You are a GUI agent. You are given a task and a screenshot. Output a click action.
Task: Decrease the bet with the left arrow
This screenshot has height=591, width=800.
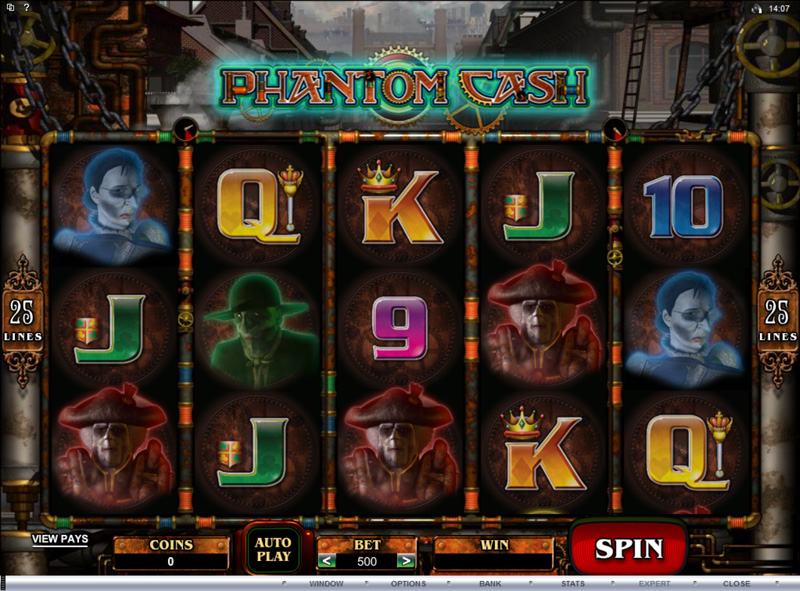326,561
